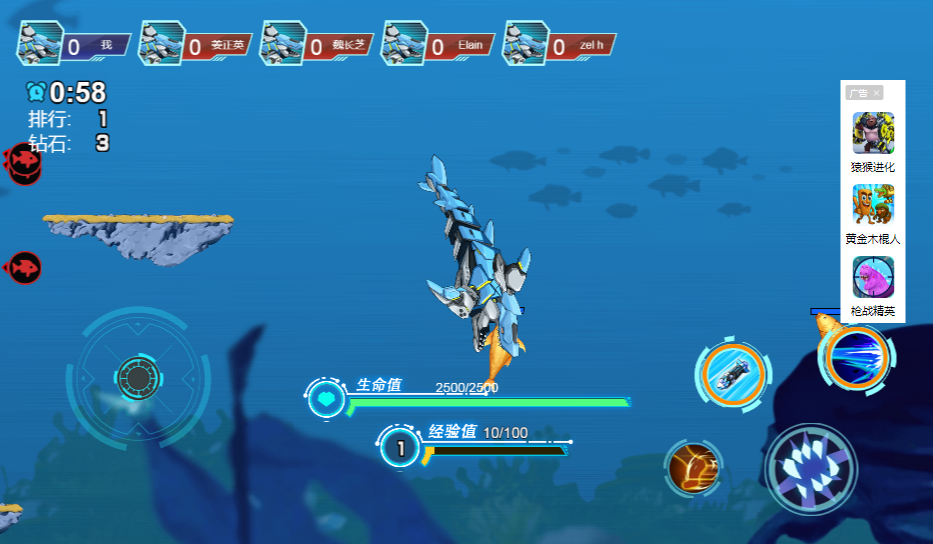Viewport: 933px width, 544px height.
Task: Select player 姜正英 on the scoreboard
Action: pos(196,45)
